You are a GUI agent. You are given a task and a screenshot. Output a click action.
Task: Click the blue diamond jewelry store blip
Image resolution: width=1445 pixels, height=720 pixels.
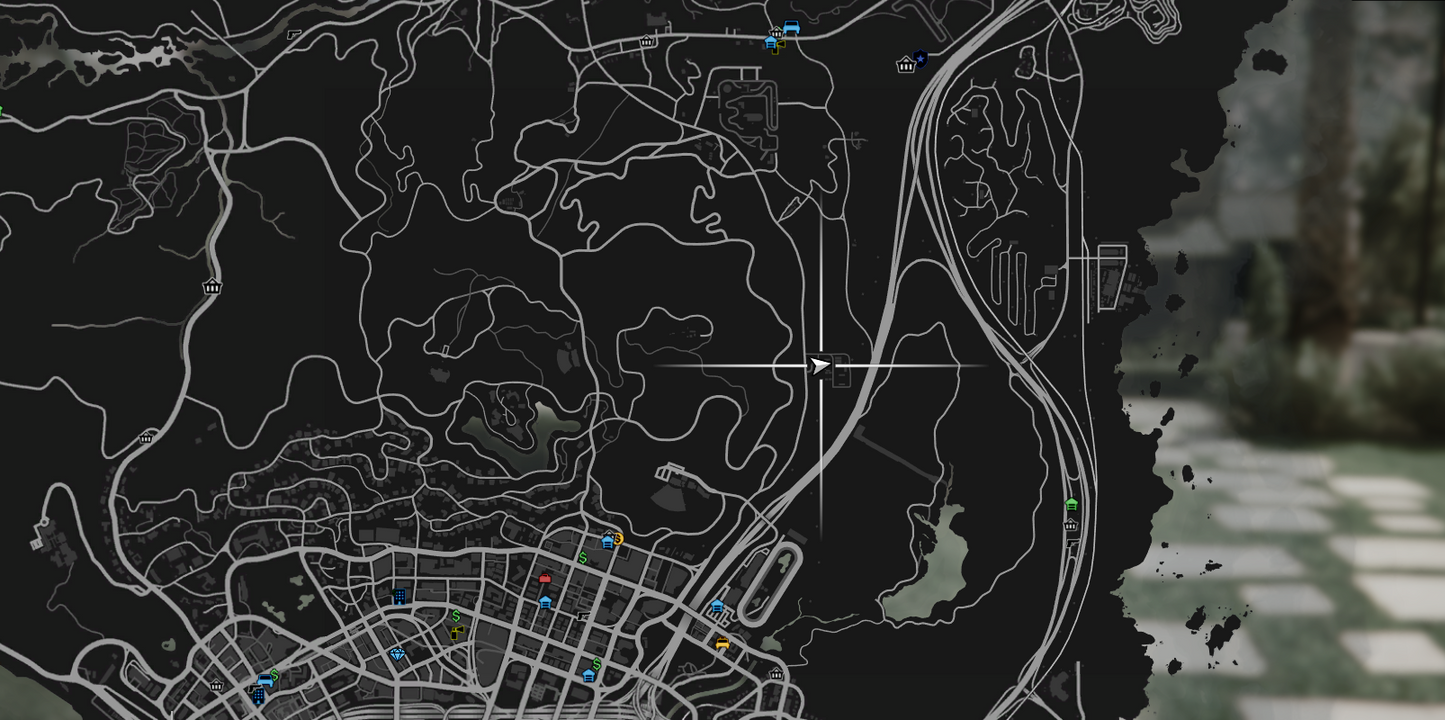(x=398, y=654)
